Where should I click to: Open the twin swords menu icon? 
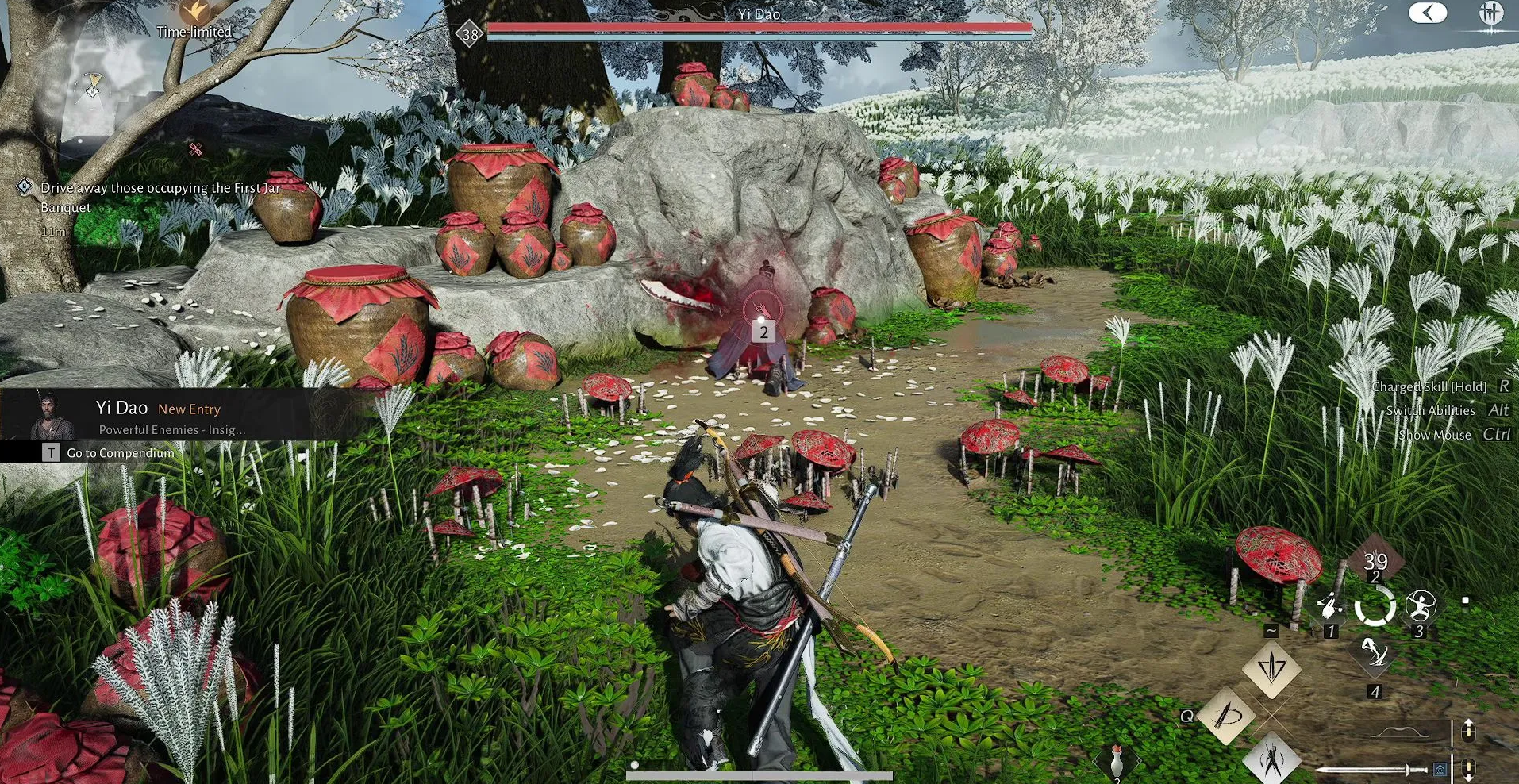pyautogui.click(x=1490, y=14)
